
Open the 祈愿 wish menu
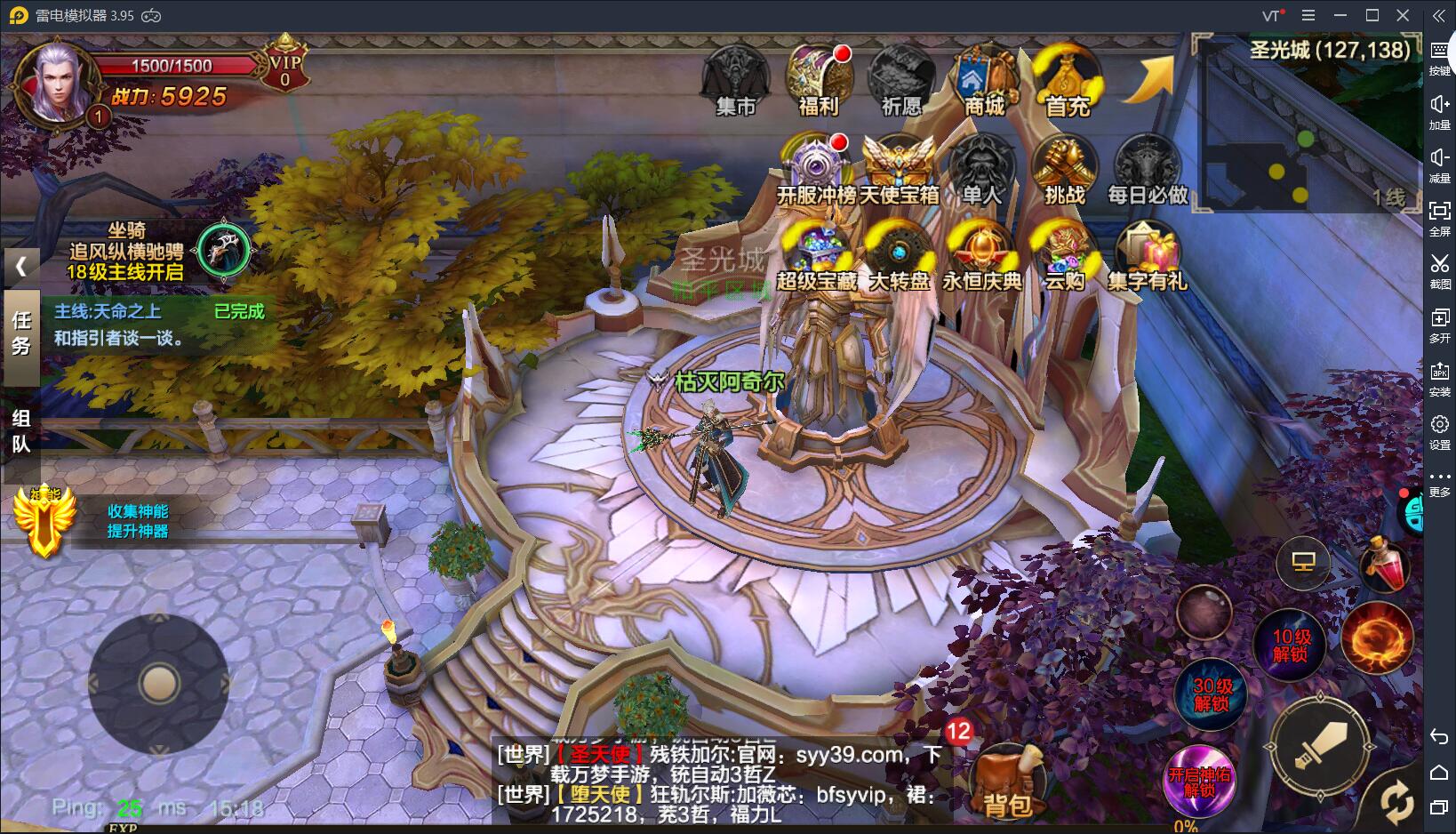click(900, 80)
